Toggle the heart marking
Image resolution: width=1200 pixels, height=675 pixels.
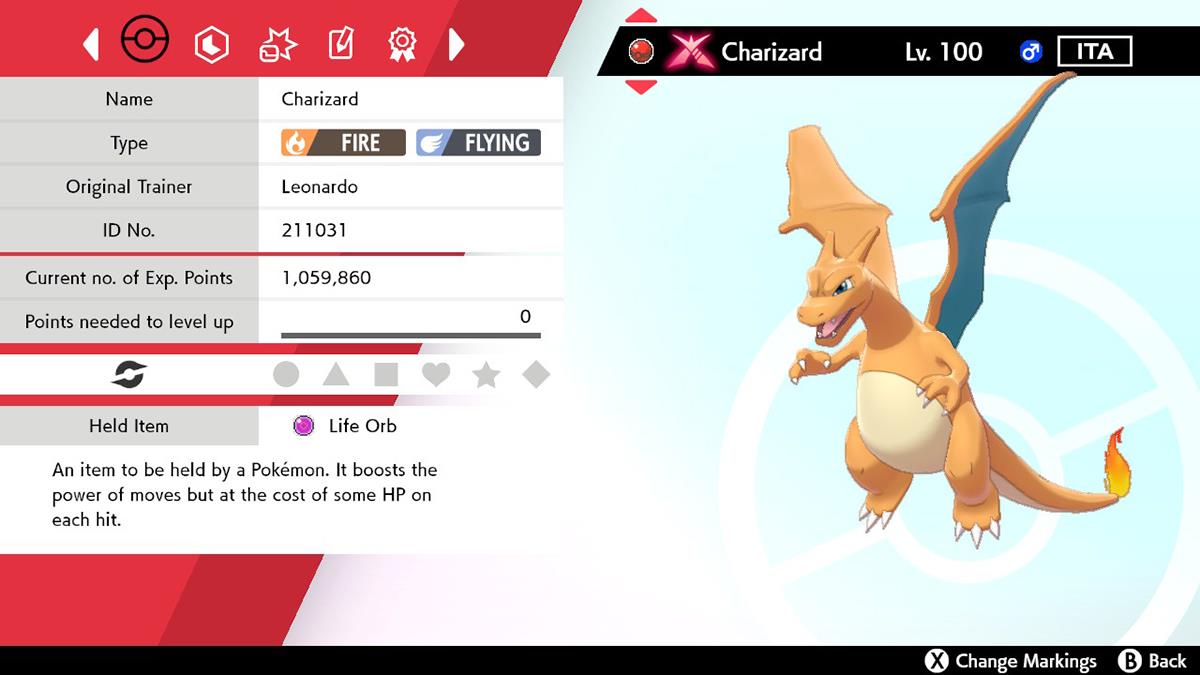pos(436,375)
